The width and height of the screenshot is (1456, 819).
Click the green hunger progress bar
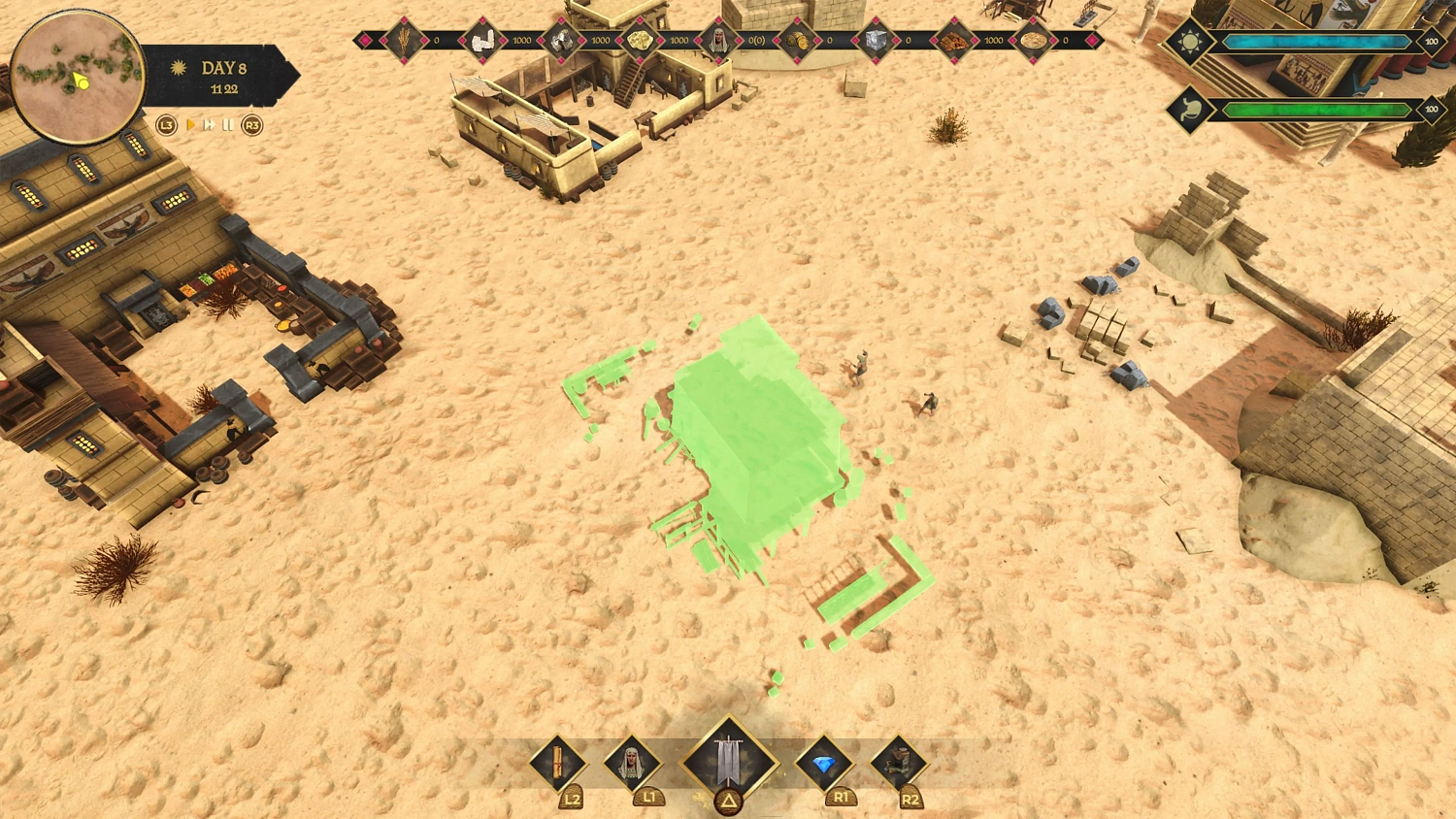point(1315,109)
